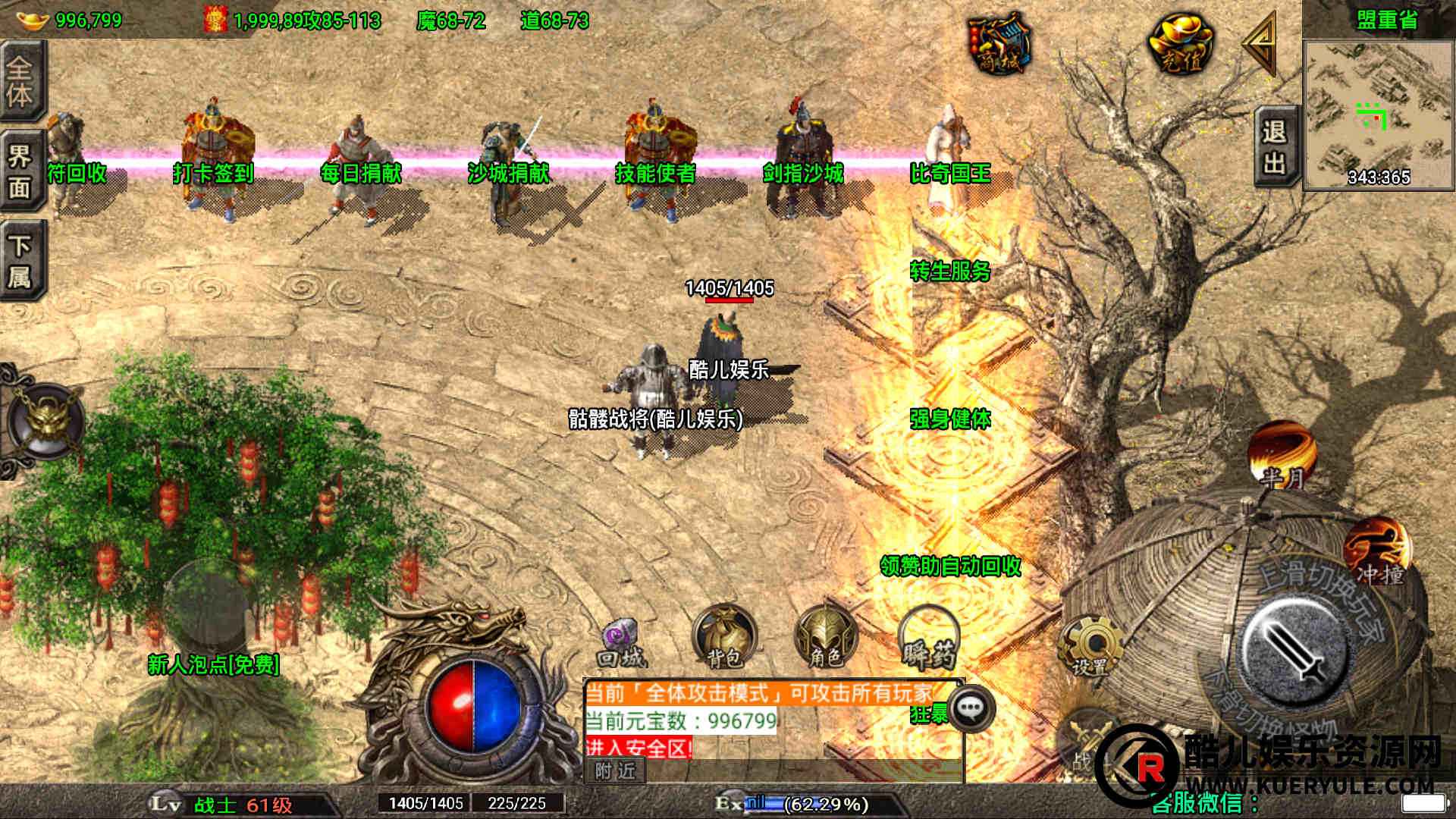The height and width of the screenshot is (819, 1456).
Task: Use the 回城 return-to-town scroll
Action: point(622,645)
